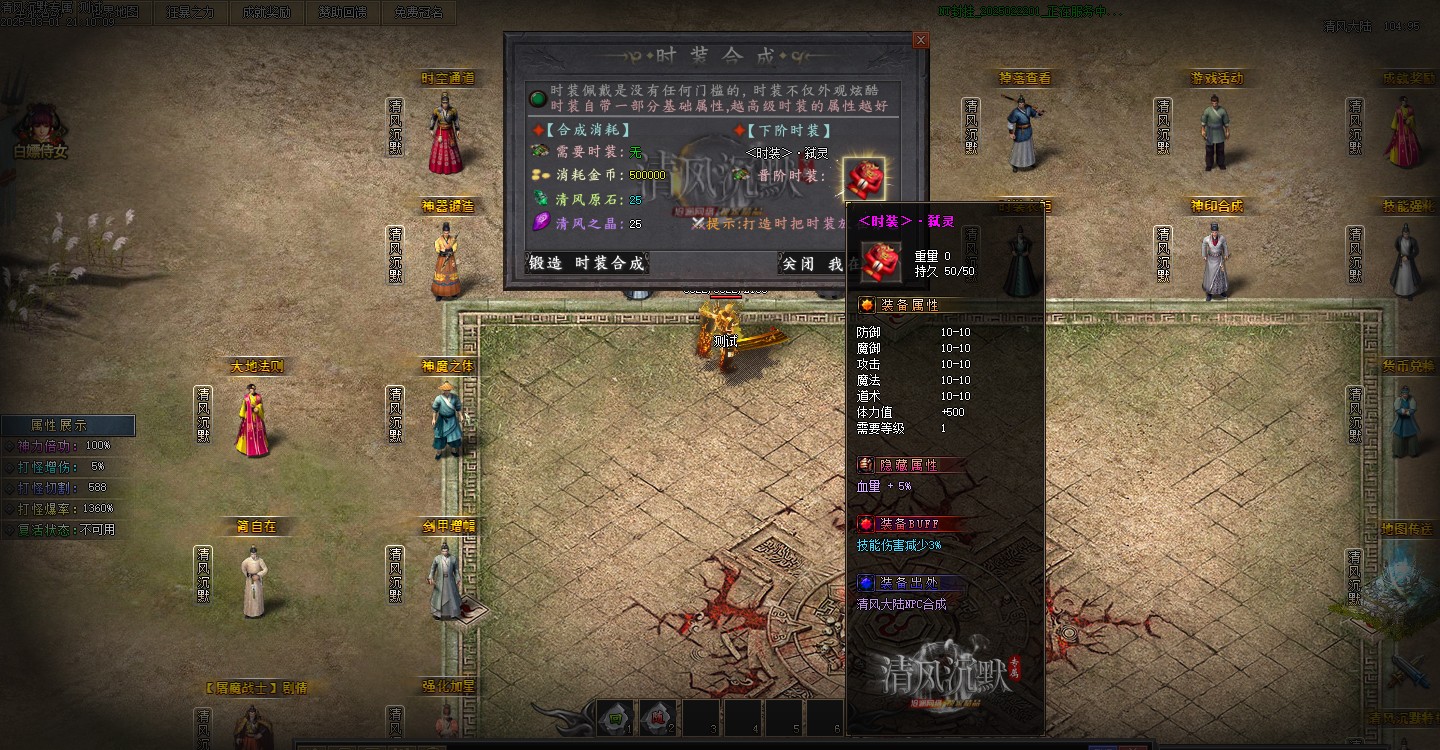The image size is (1440, 750).
Task: Use the red 随 scroll in hotbar slot 2
Action: (x=658, y=717)
